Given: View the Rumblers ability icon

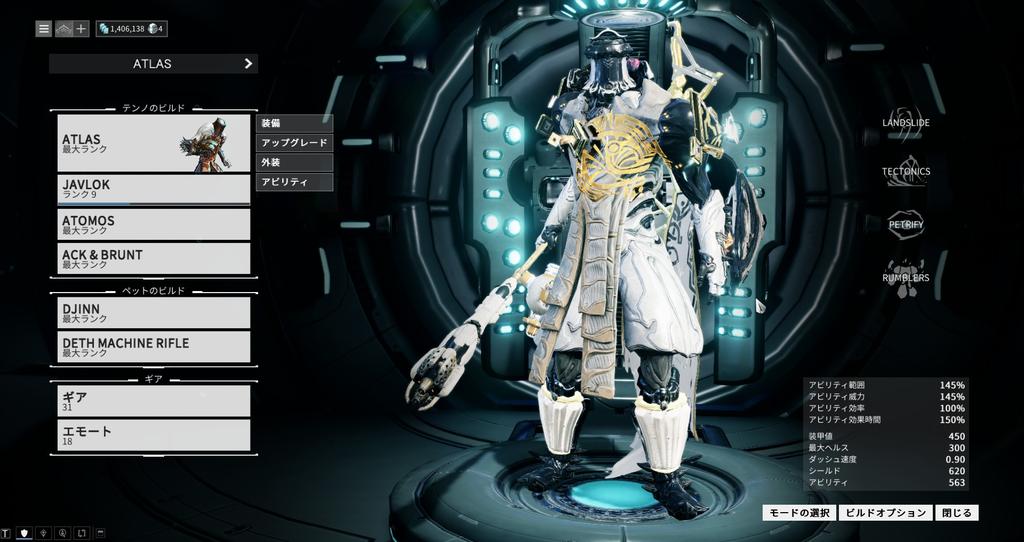Looking at the screenshot, I should click(905, 277).
